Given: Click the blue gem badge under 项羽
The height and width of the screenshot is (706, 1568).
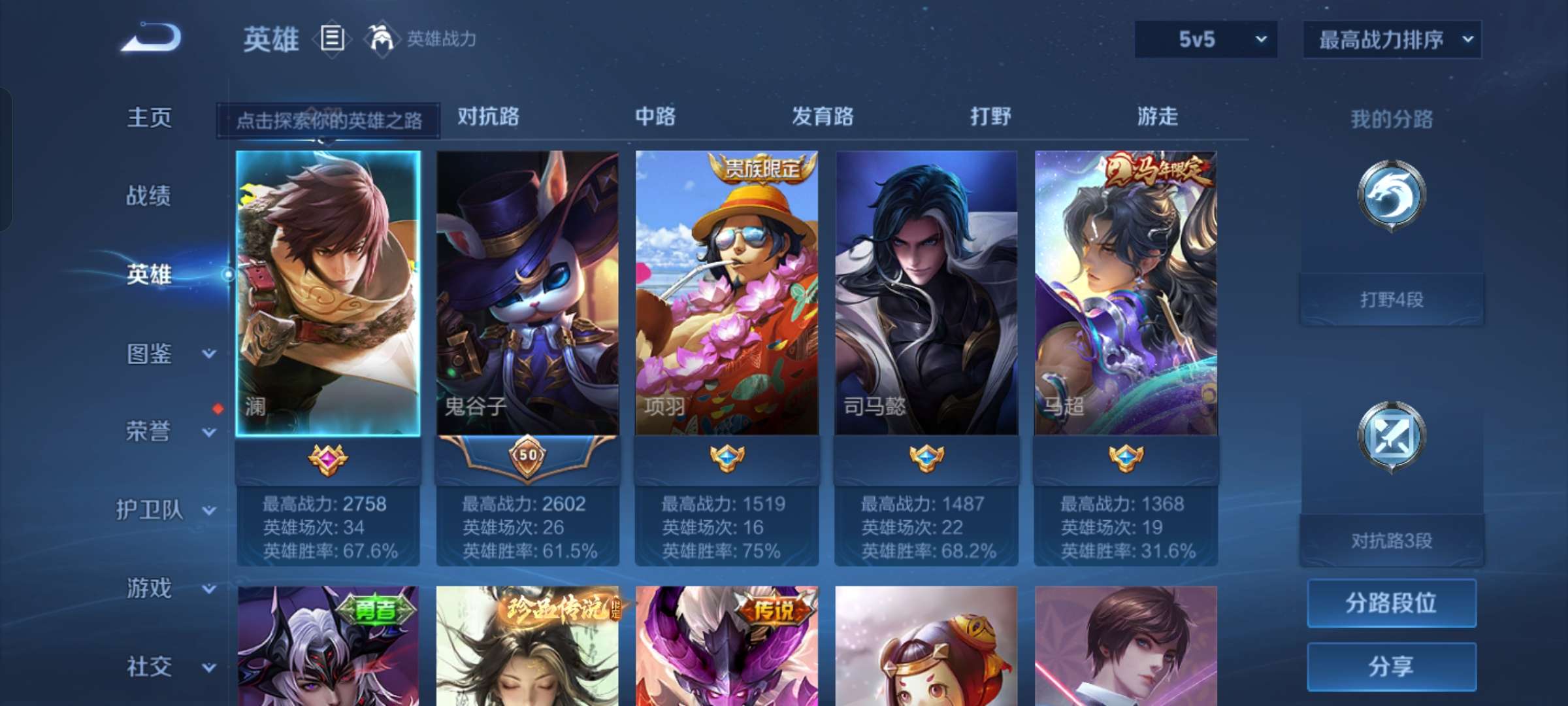Looking at the screenshot, I should pyautogui.click(x=728, y=459).
